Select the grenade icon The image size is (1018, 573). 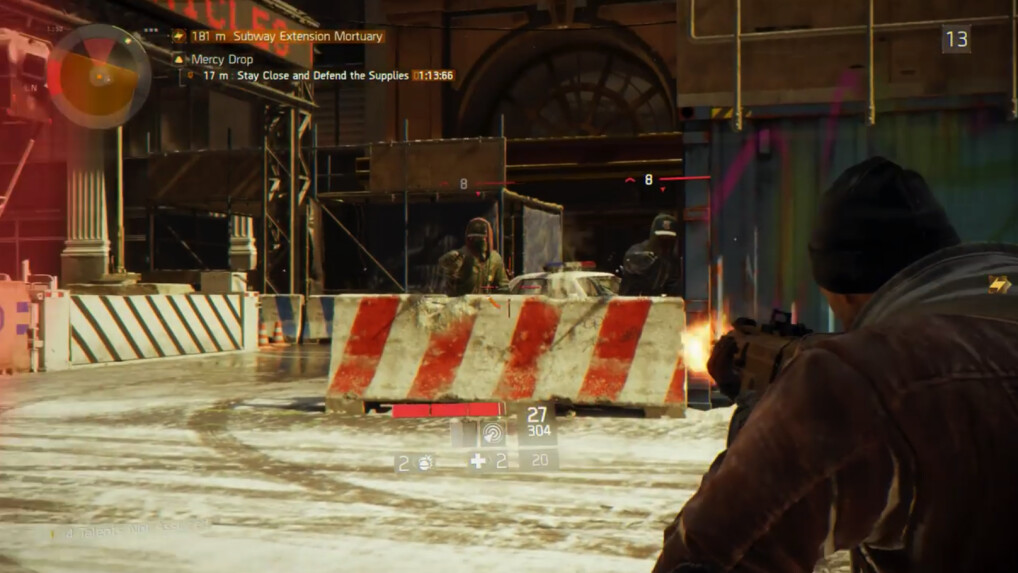(424, 461)
